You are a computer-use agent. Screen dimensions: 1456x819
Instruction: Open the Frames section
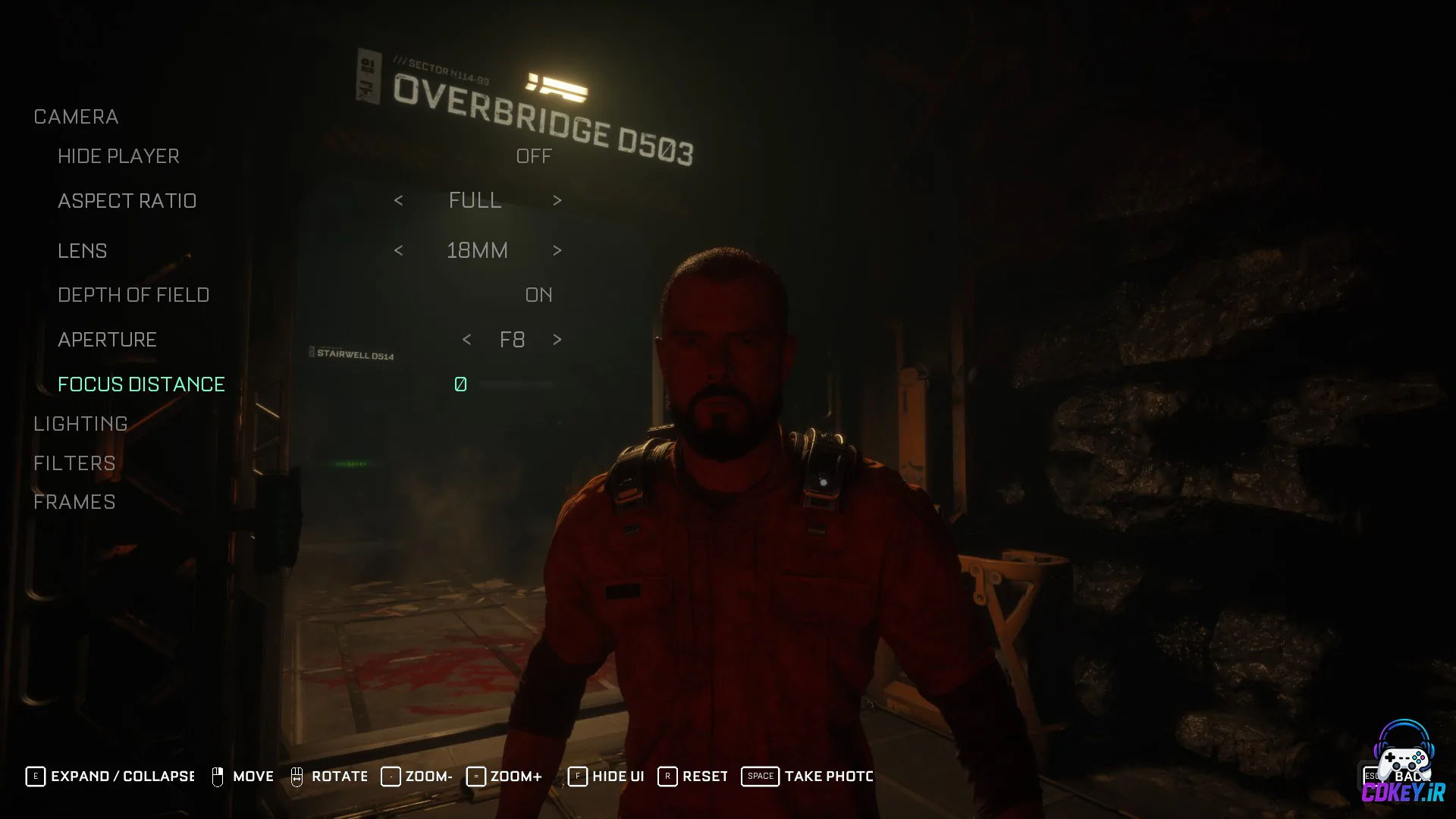point(74,501)
